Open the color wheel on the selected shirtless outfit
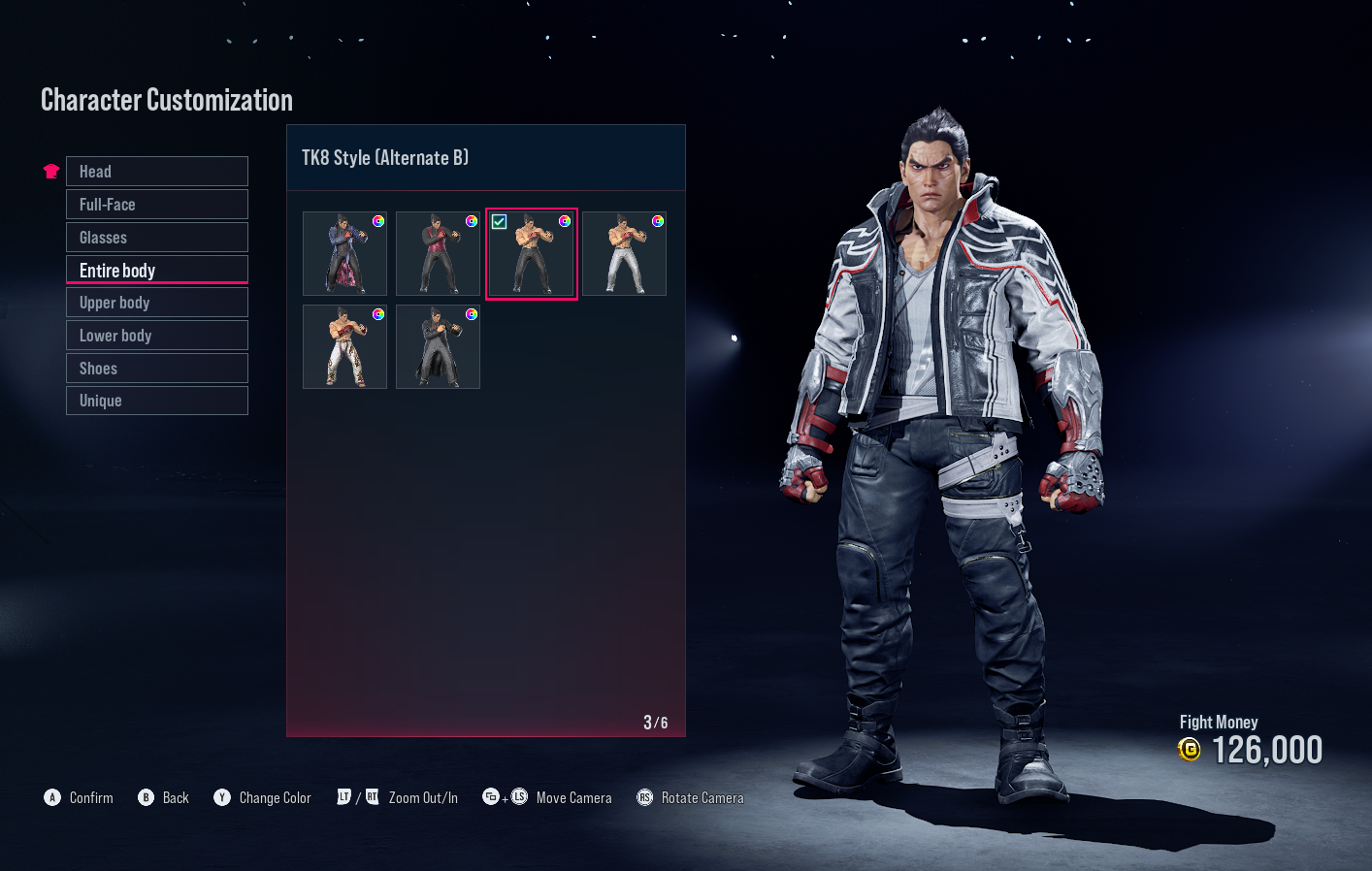This screenshot has height=871, width=1372. coord(563,220)
